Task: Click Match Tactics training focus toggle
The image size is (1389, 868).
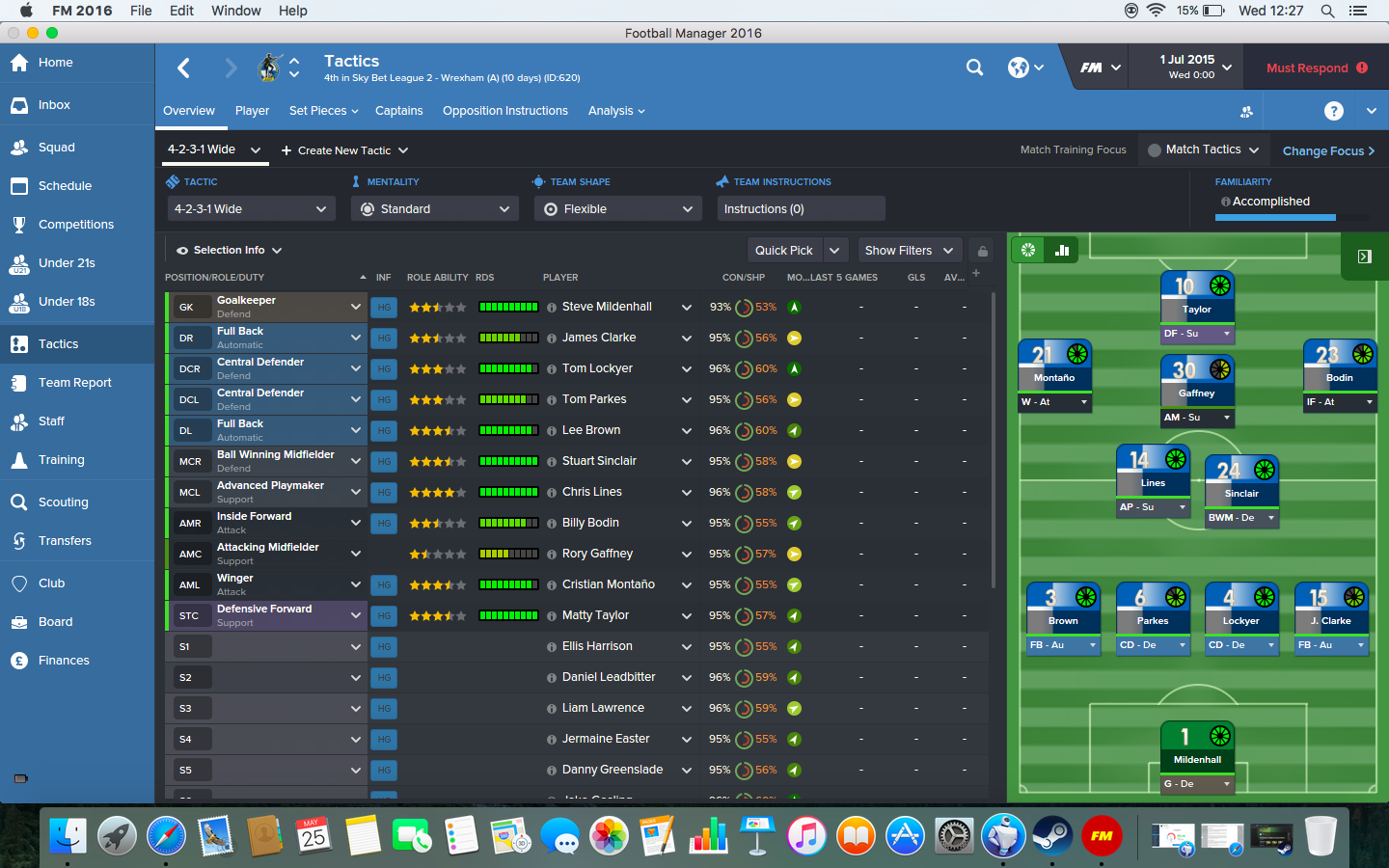Action: pos(1203,149)
